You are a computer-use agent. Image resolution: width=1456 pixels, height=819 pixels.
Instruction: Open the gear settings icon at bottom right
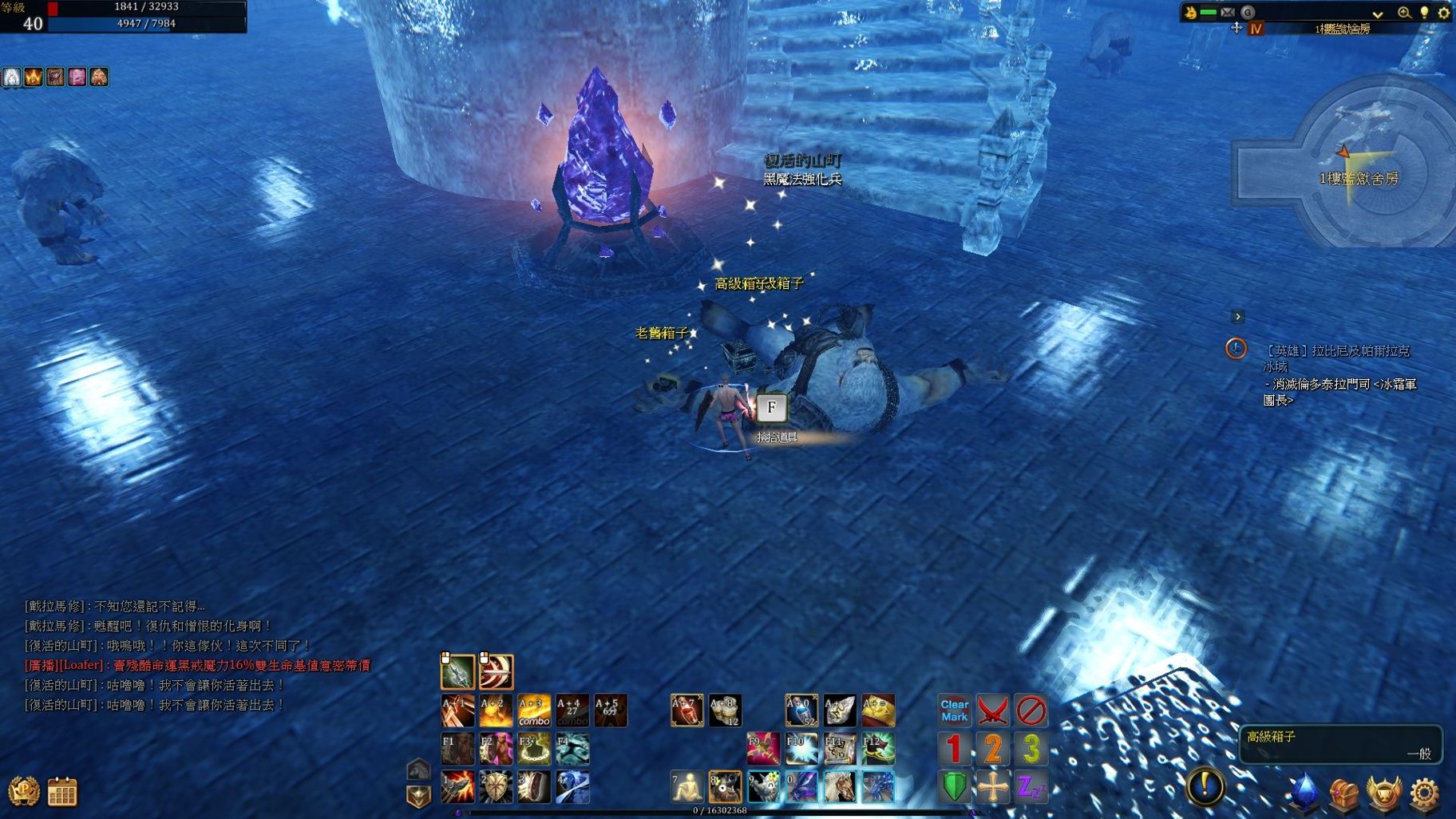(1425, 793)
